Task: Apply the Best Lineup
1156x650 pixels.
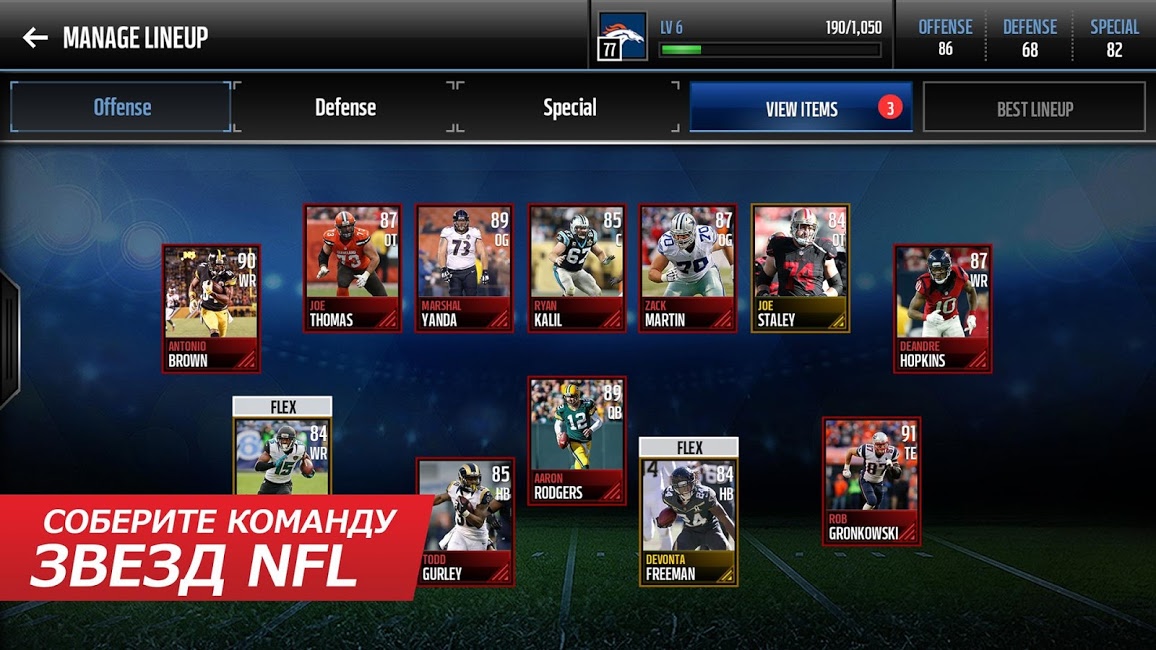Action: [1034, 108]
